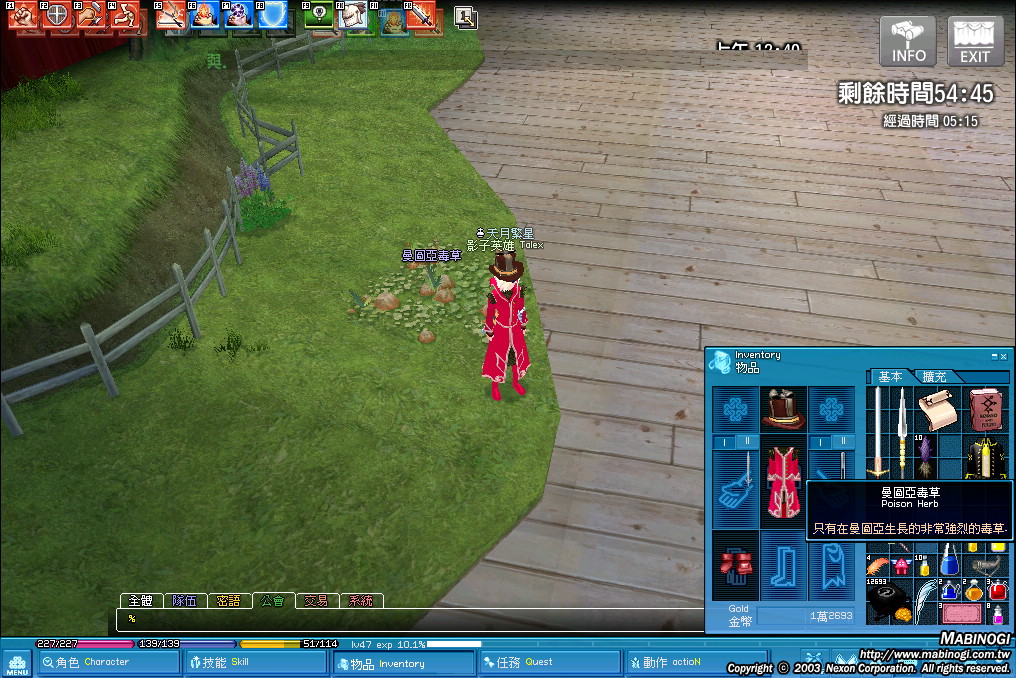Screen dimensions: 1016x678
Task: Switch chat to the 全體 tab
Action: point(140,601)
